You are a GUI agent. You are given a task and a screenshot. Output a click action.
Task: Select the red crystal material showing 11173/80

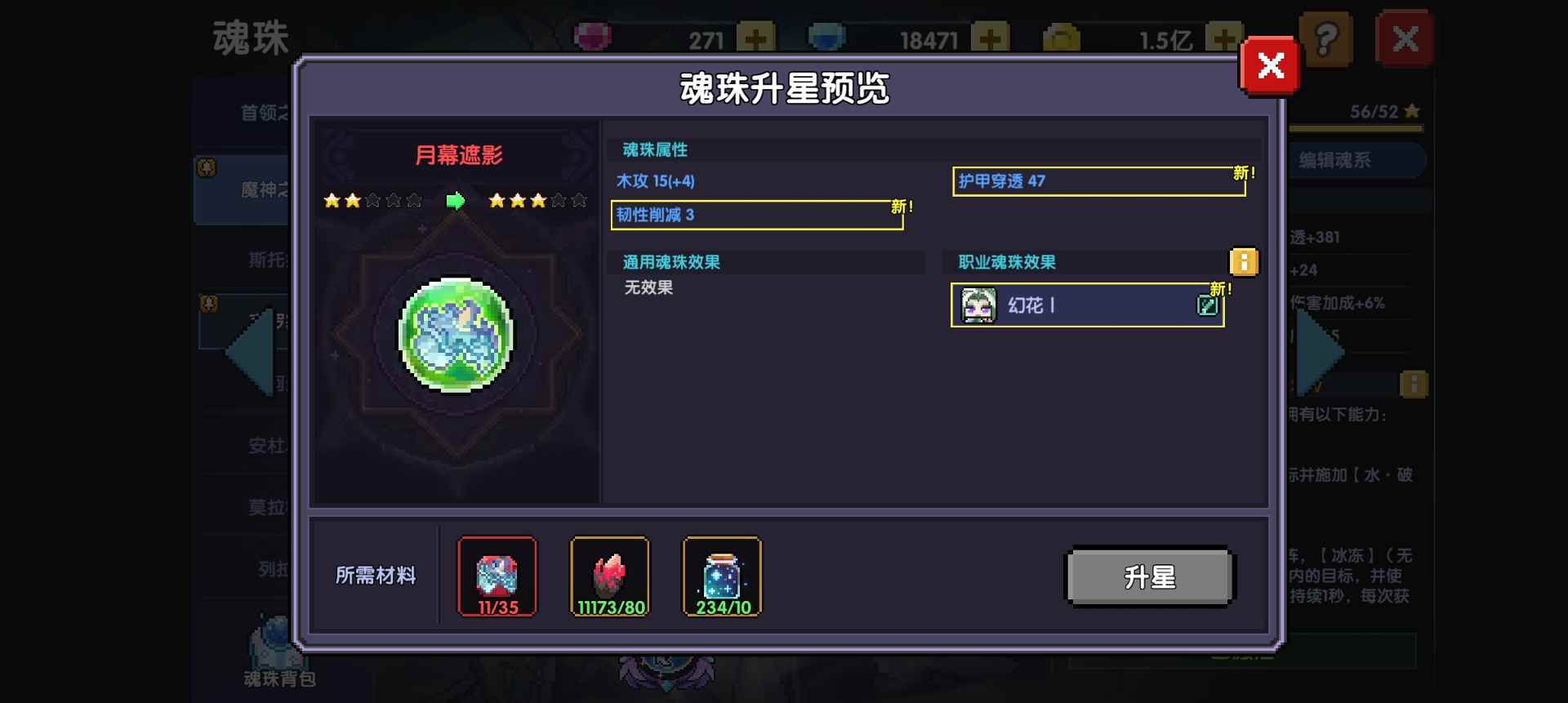(x=609, y=576)
